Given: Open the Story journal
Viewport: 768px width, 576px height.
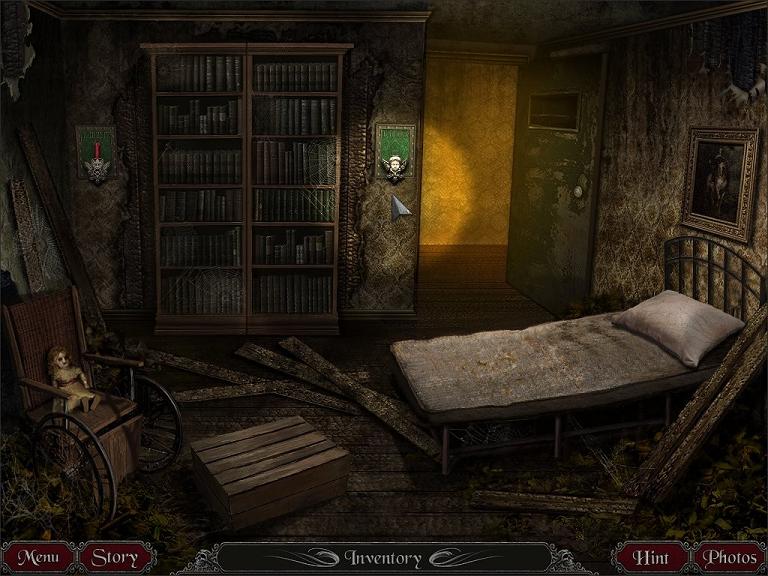Looking at the screenshot, I should tap(116, 557).
